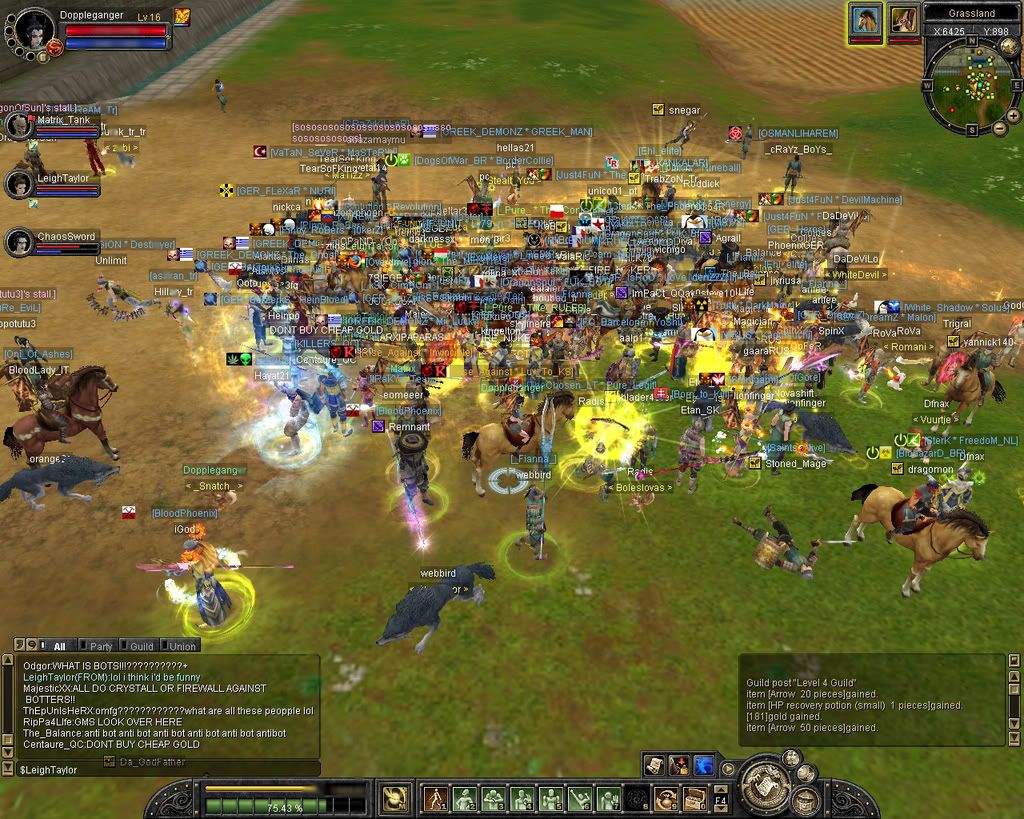Switch to the All chat tab

click(x=56, y=646)
